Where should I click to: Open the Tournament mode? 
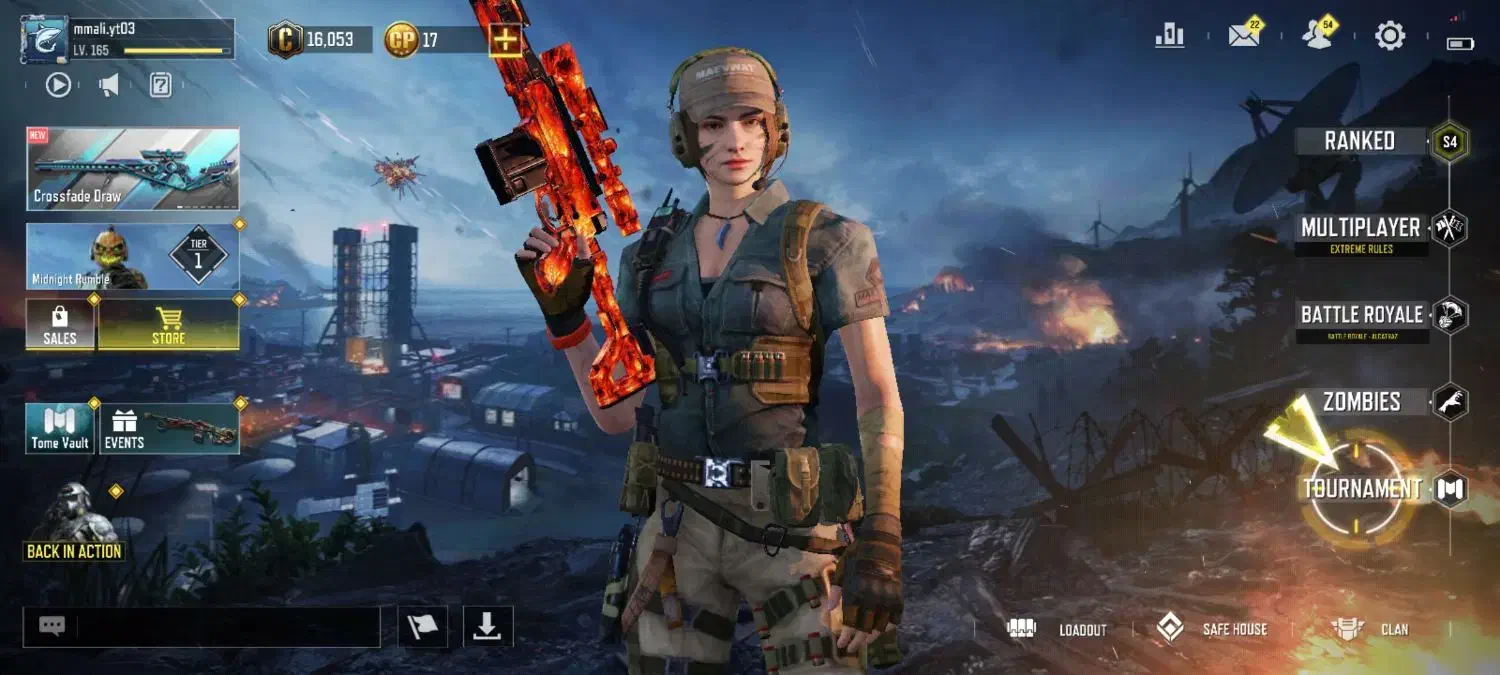pyautogui.click(x=1362, y=489)
